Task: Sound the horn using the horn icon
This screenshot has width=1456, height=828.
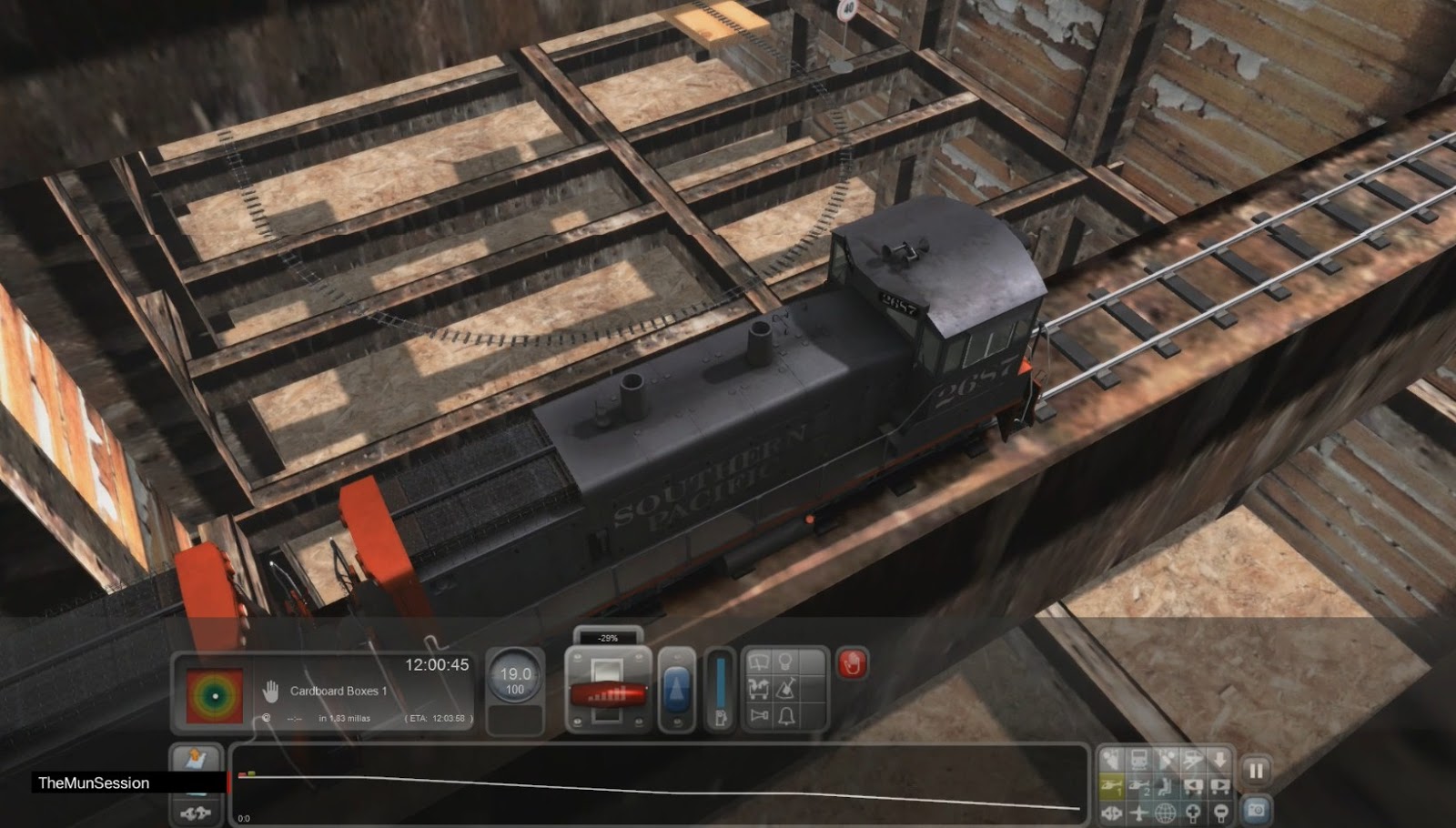Action: [758, 715]
